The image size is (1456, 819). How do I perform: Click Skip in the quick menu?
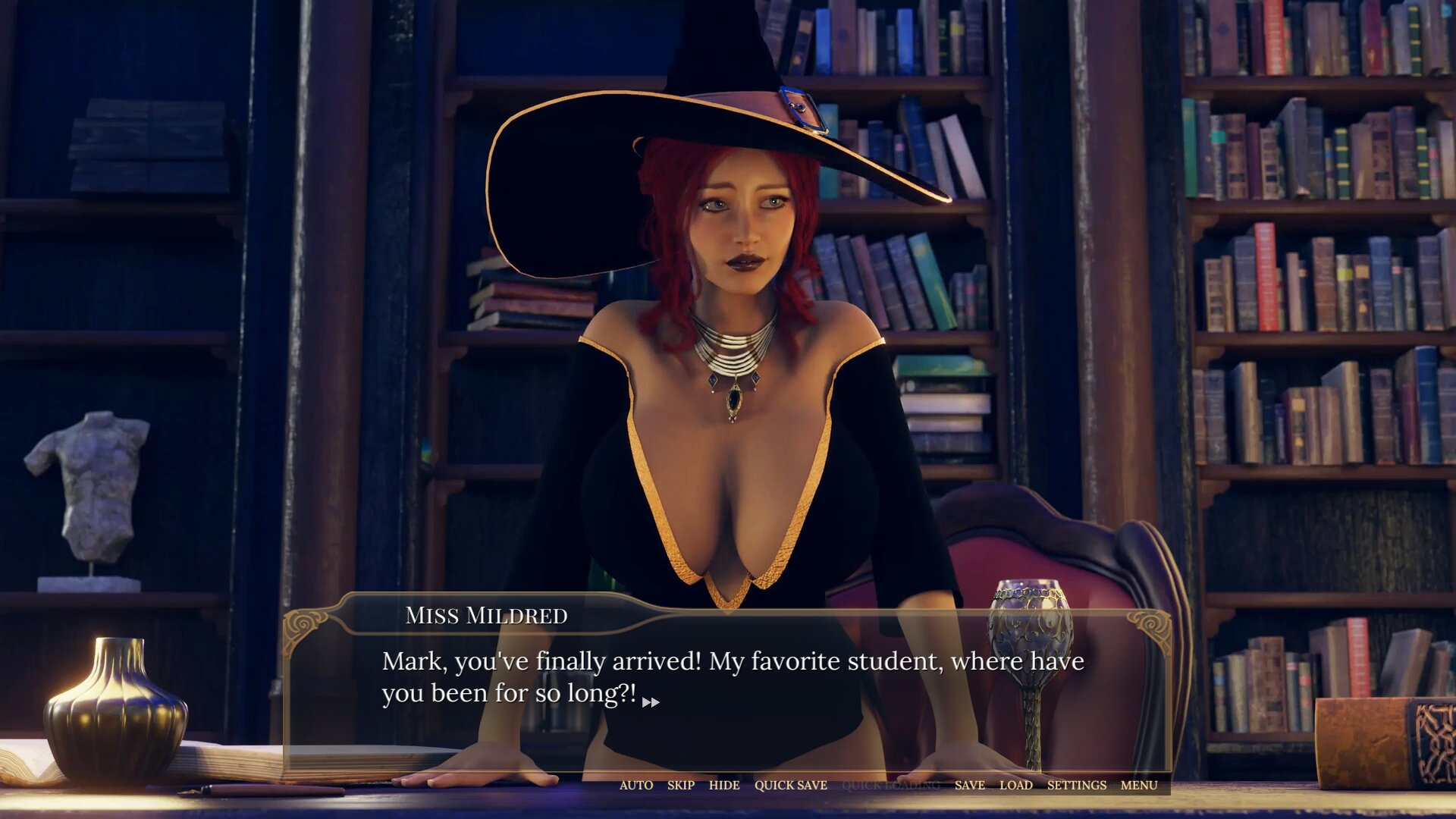[x=680, y=785]
